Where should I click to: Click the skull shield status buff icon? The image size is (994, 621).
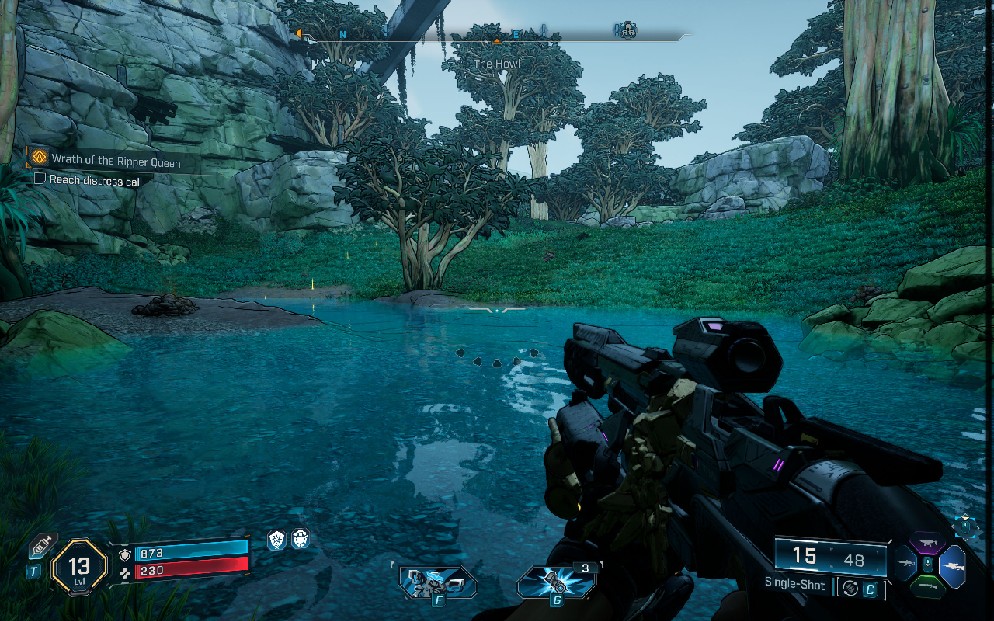(299, 539)
